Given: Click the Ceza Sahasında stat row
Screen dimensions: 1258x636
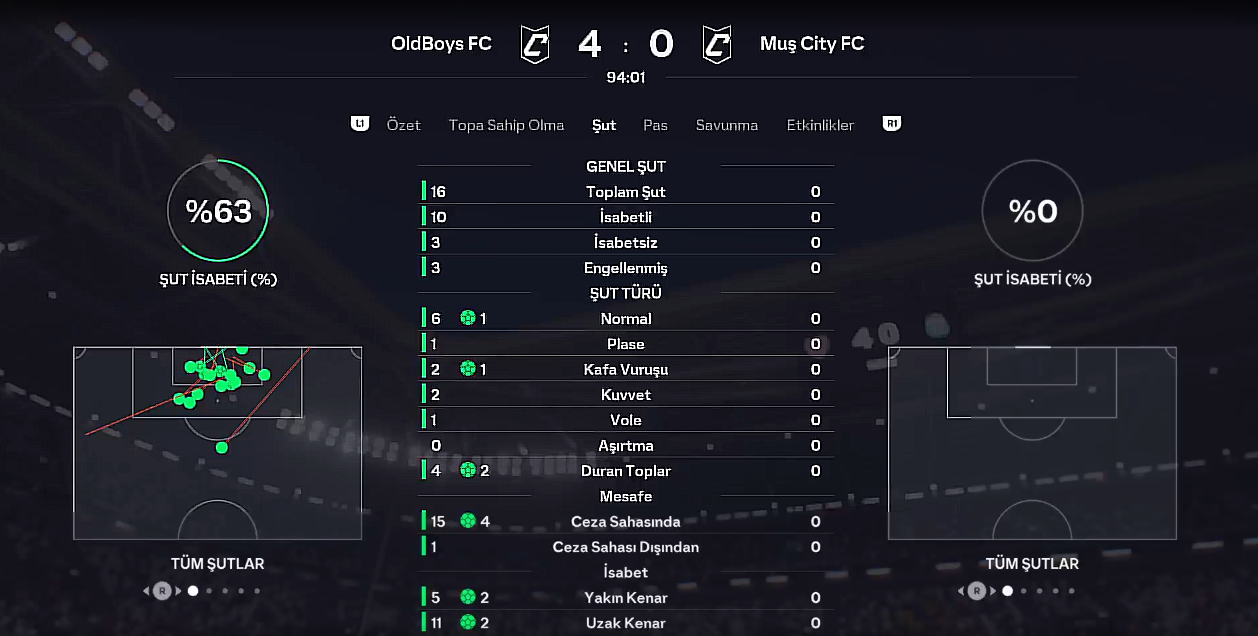Looking at the screenshot, I should (626, 522).
